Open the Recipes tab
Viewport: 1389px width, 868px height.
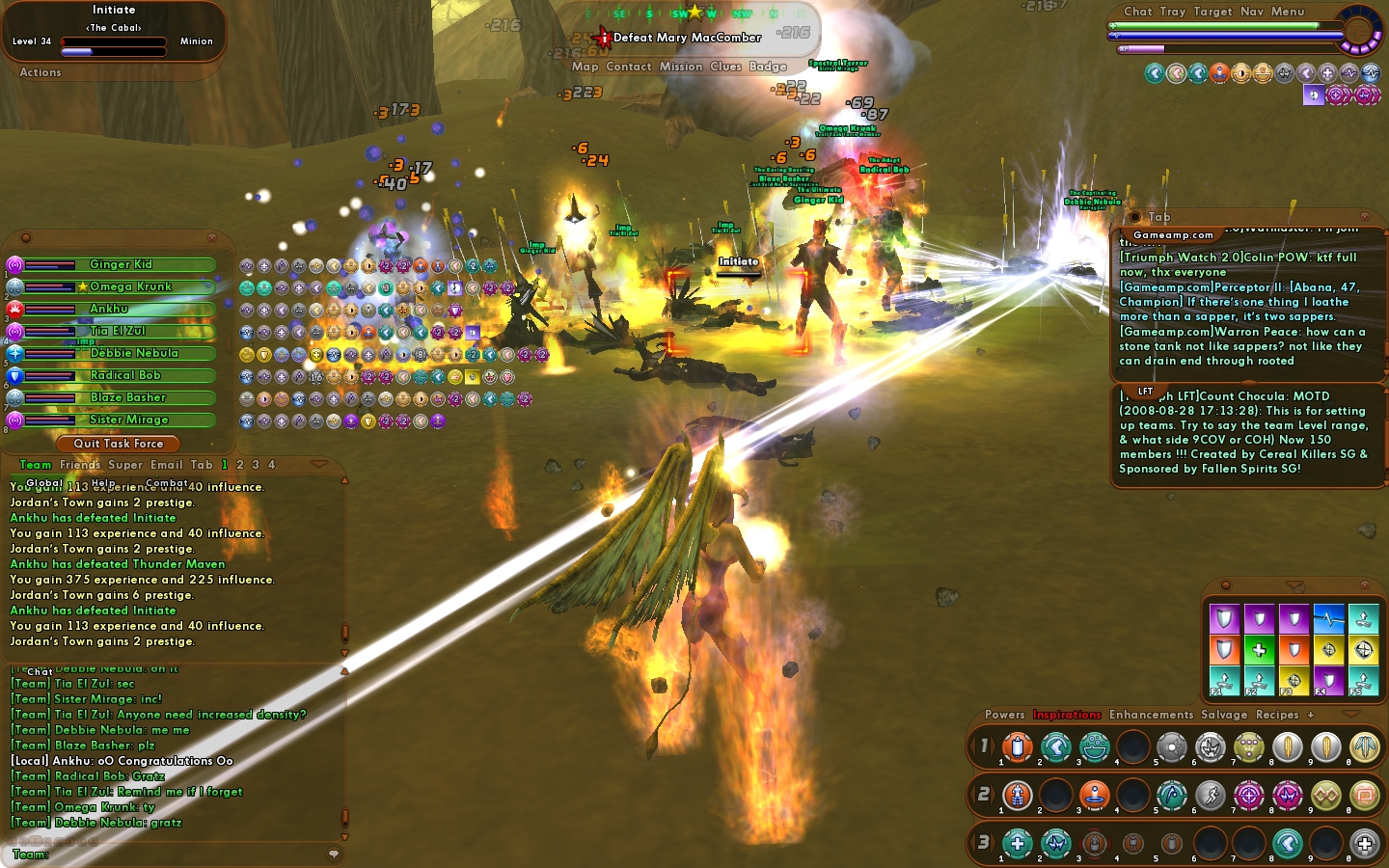pos(1277,715)
